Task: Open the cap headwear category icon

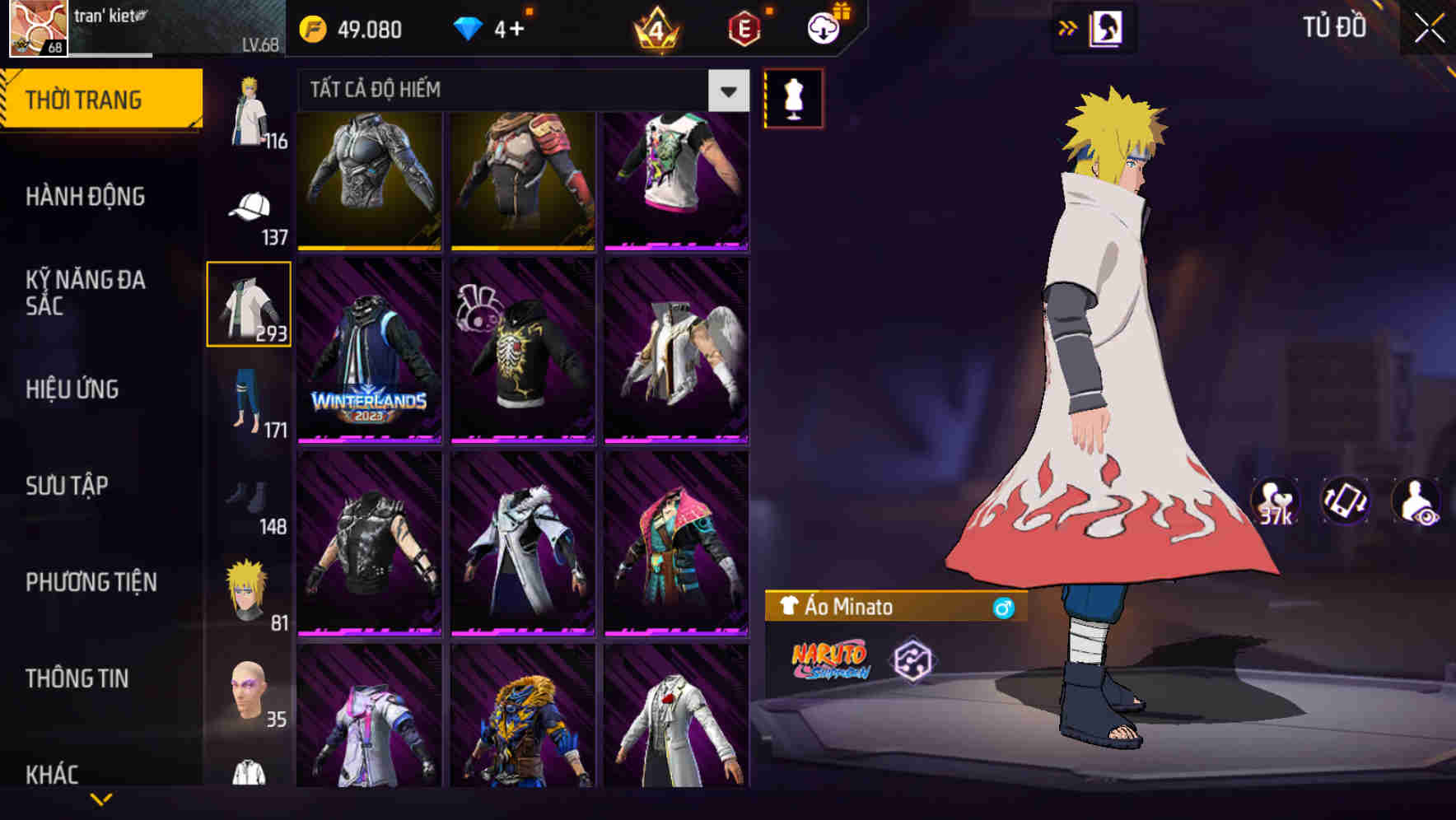Action: [x=250, y=206]
